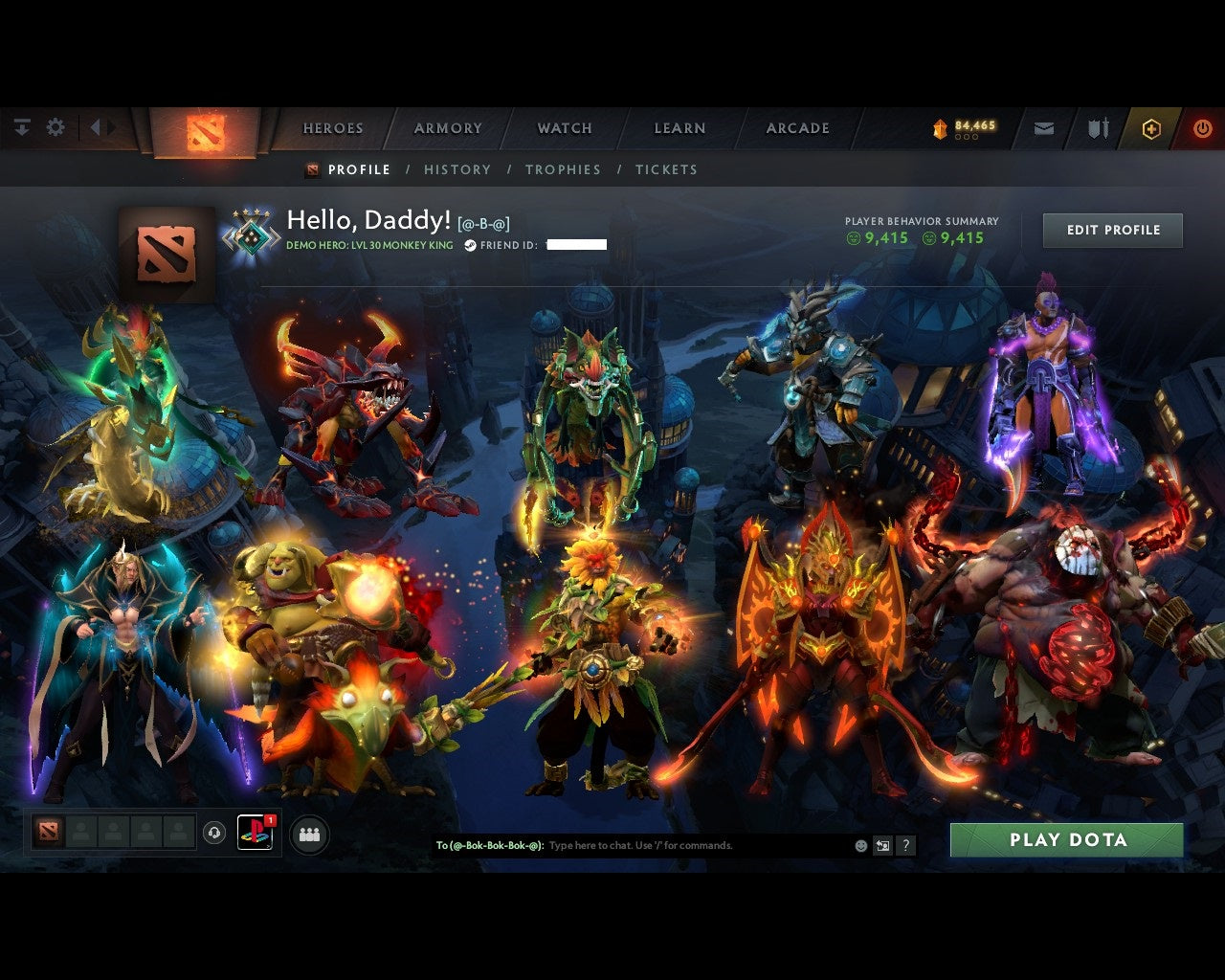This screenshot has height=980, width=1225.
Task: Click the gold plus Dota Plus icon
Action: [1151, 127]
